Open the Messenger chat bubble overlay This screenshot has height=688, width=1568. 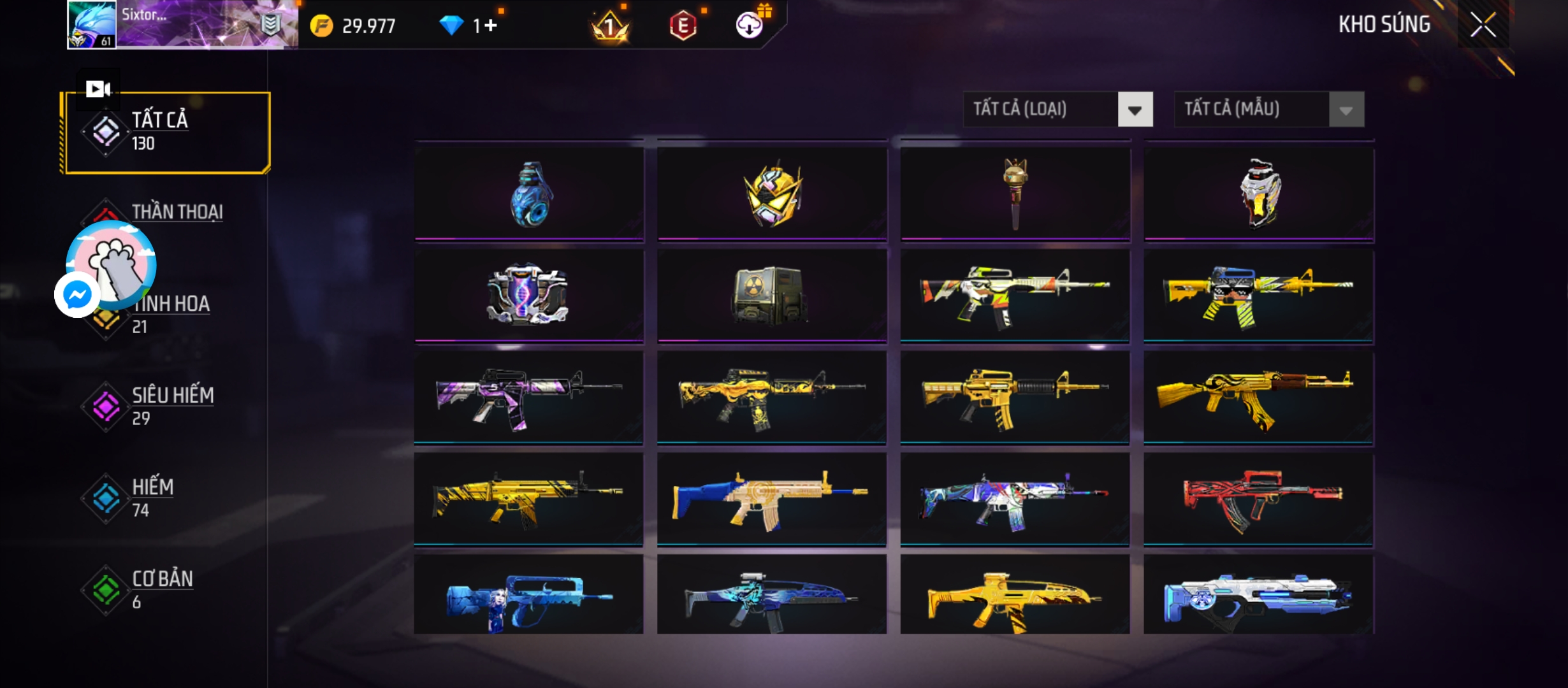(78, 295)
